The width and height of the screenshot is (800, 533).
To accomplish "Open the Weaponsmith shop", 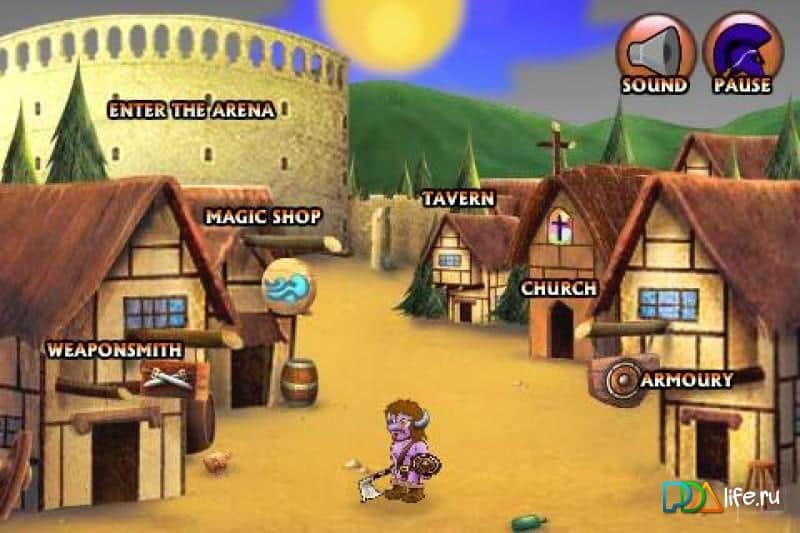I will [x=114, y=350].
